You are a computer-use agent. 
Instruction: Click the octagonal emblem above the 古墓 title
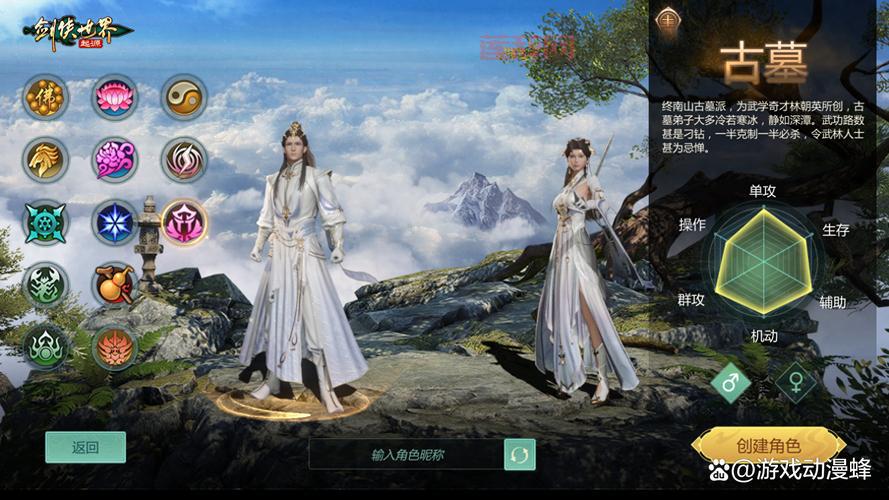pos(667,20)
